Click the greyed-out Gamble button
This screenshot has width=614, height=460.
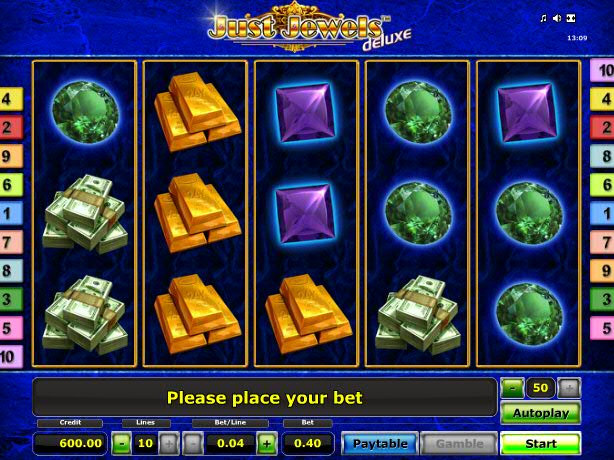click(x=458, y=443)
